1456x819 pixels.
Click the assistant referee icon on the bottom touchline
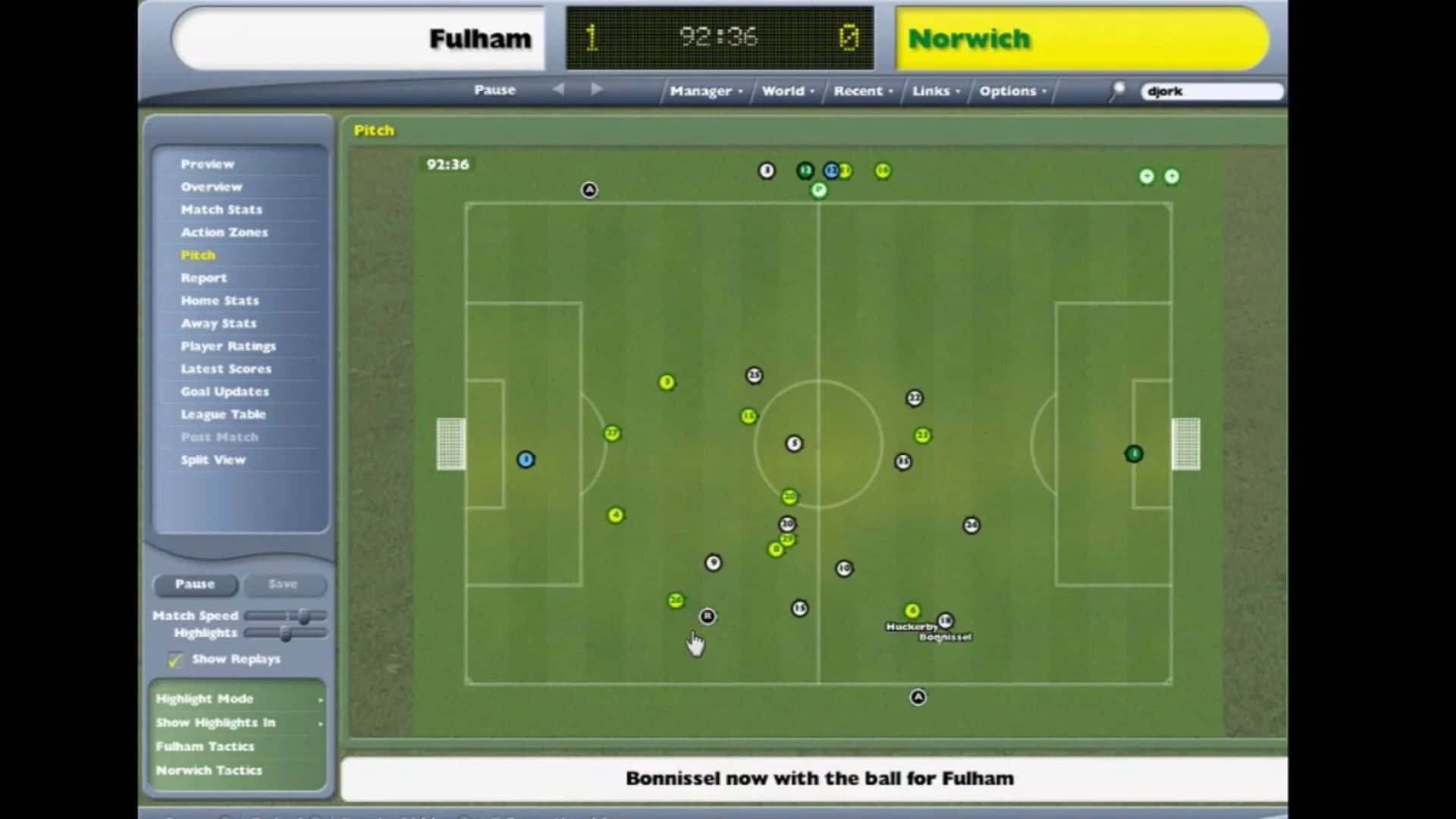tap(917, 697)
